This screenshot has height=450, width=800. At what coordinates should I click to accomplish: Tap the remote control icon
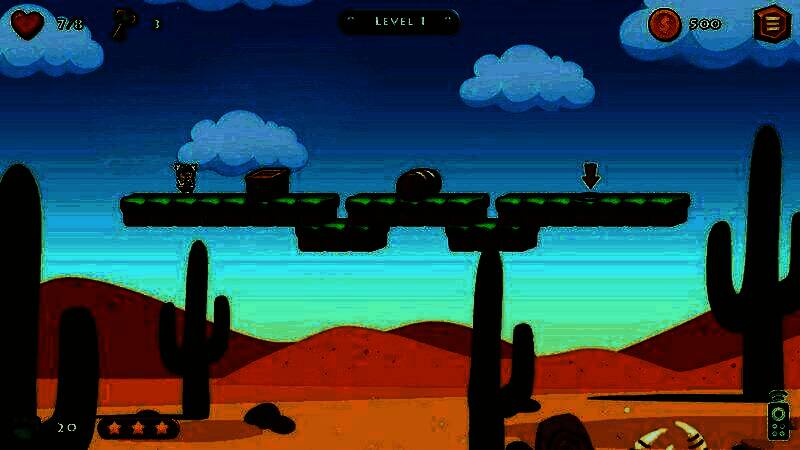(x=778, y=416)
